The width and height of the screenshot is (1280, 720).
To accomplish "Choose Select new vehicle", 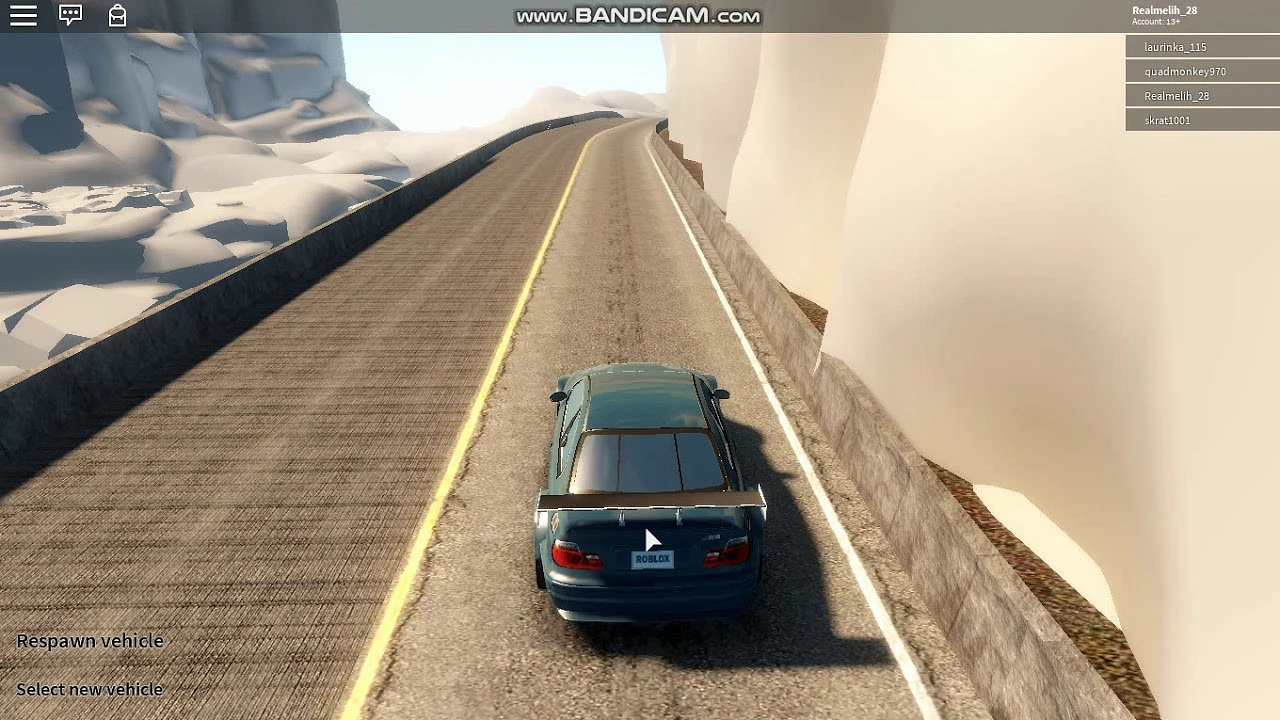I will tap(90, 689).
